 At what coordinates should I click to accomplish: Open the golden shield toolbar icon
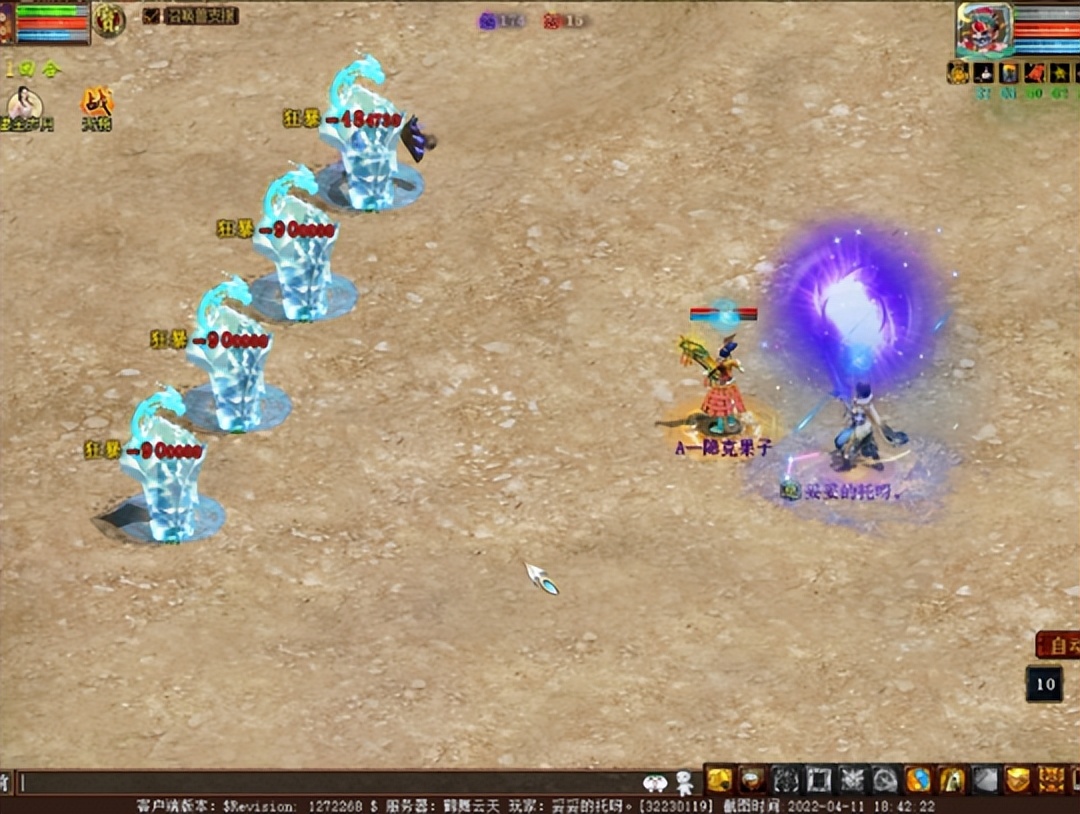click(1017, 779)
